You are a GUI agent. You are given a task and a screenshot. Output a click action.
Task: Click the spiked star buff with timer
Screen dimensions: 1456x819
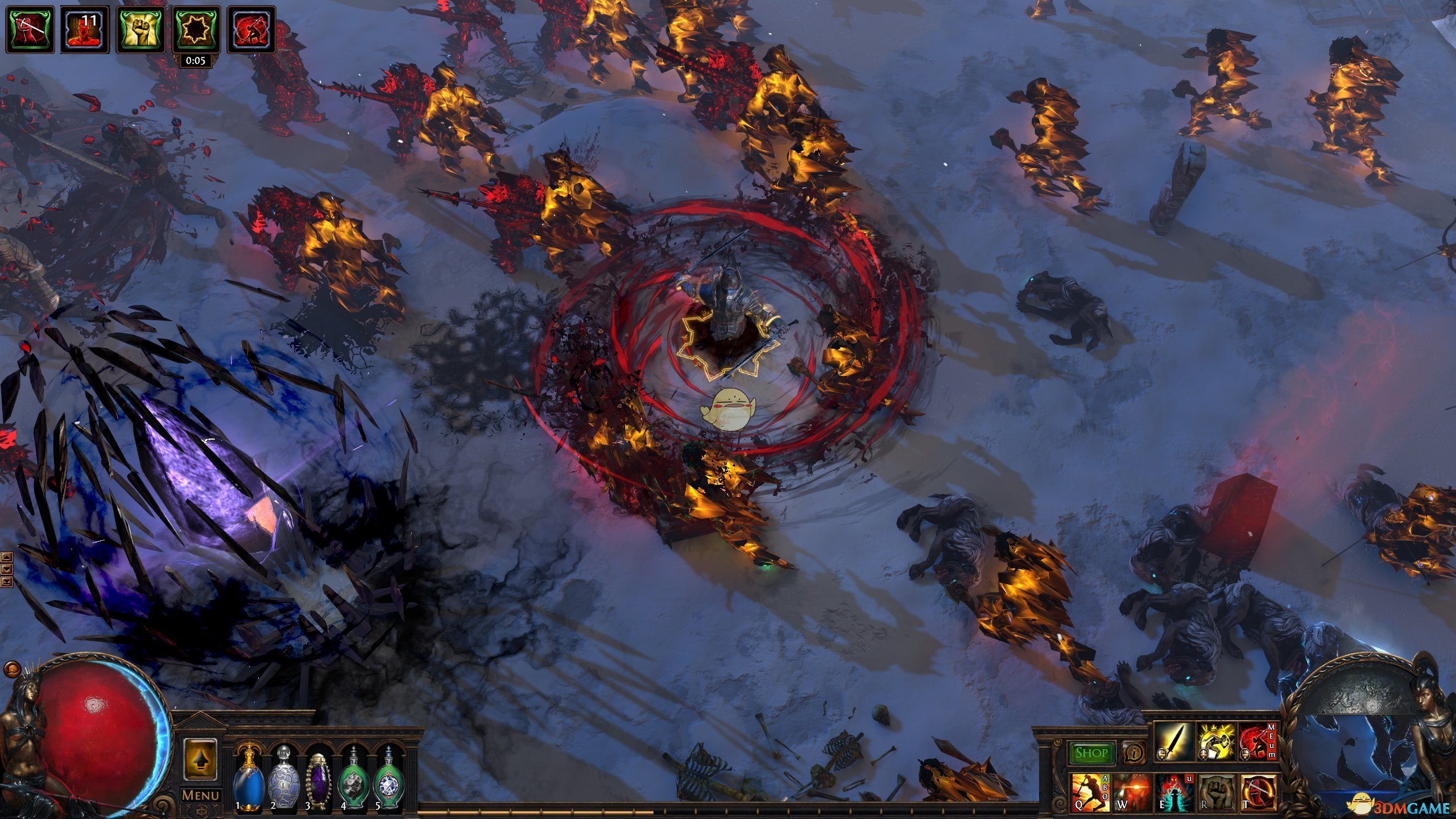pos(196,30)
